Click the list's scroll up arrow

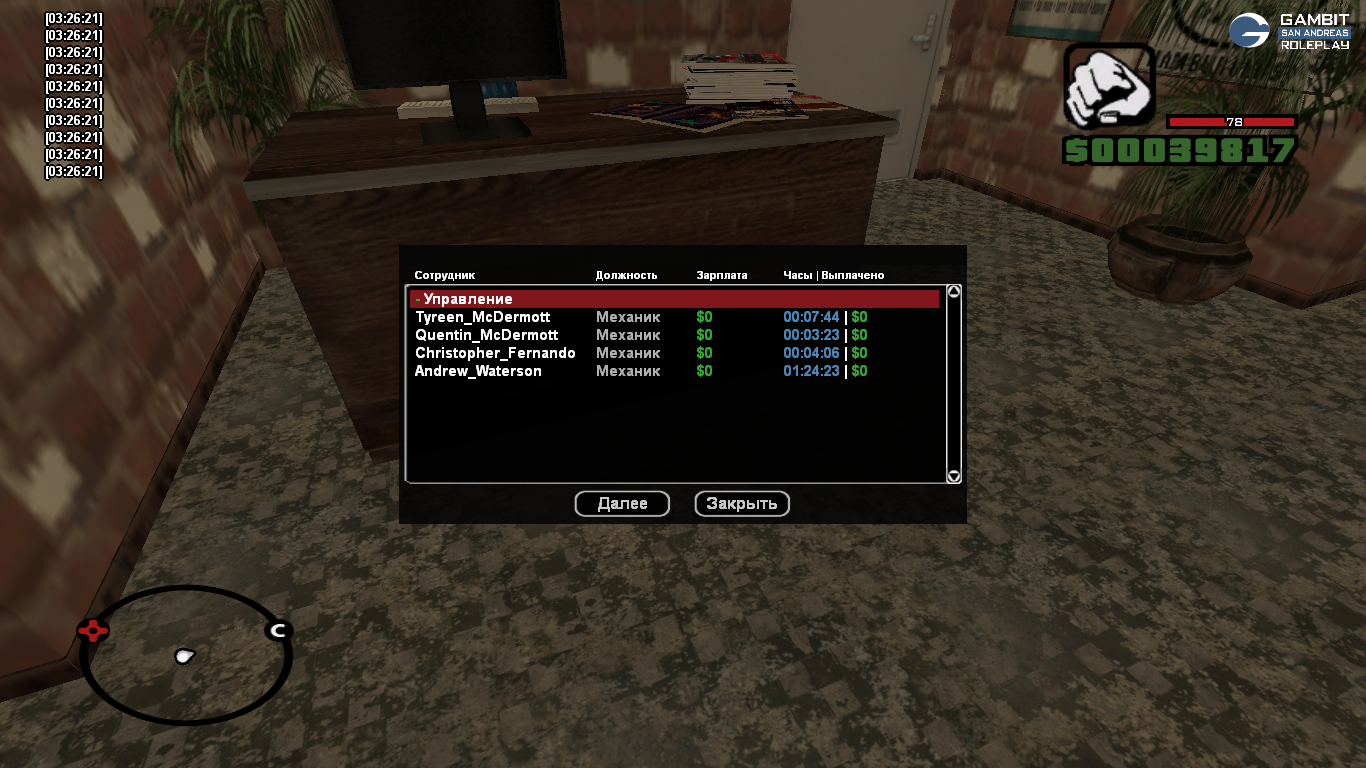coord(954,292)
